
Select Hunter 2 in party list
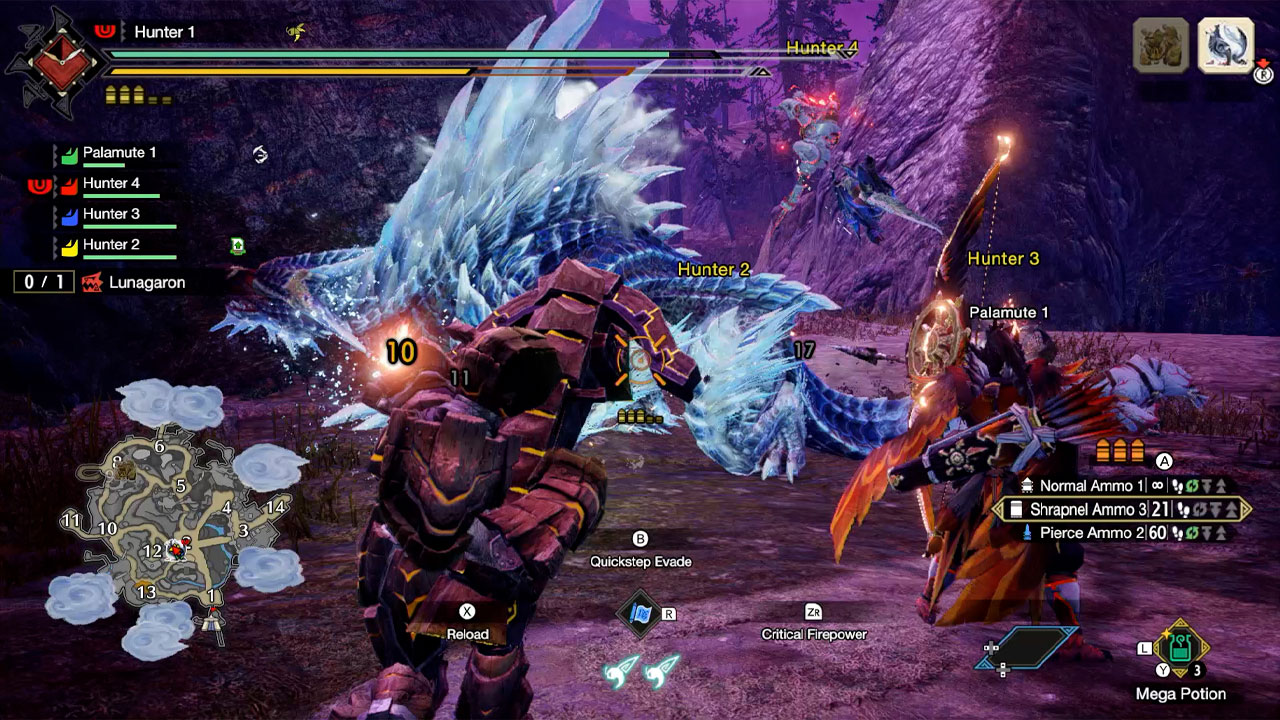pyautogui.click(x=111, y=245)
